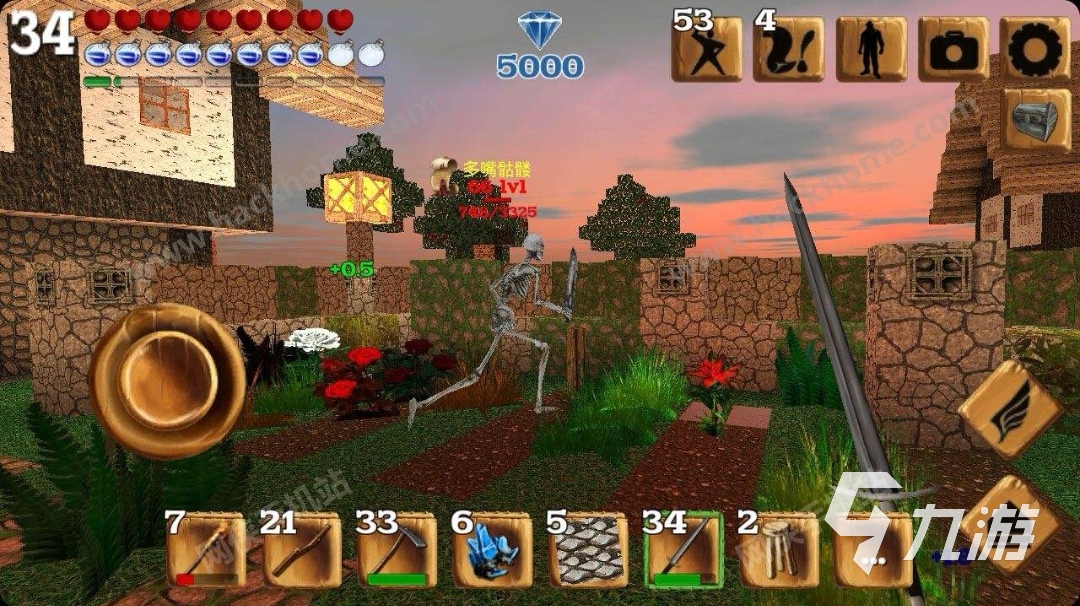Choose the cobblestone block slot
The image size is (1080, 606).
pos(588,550)
